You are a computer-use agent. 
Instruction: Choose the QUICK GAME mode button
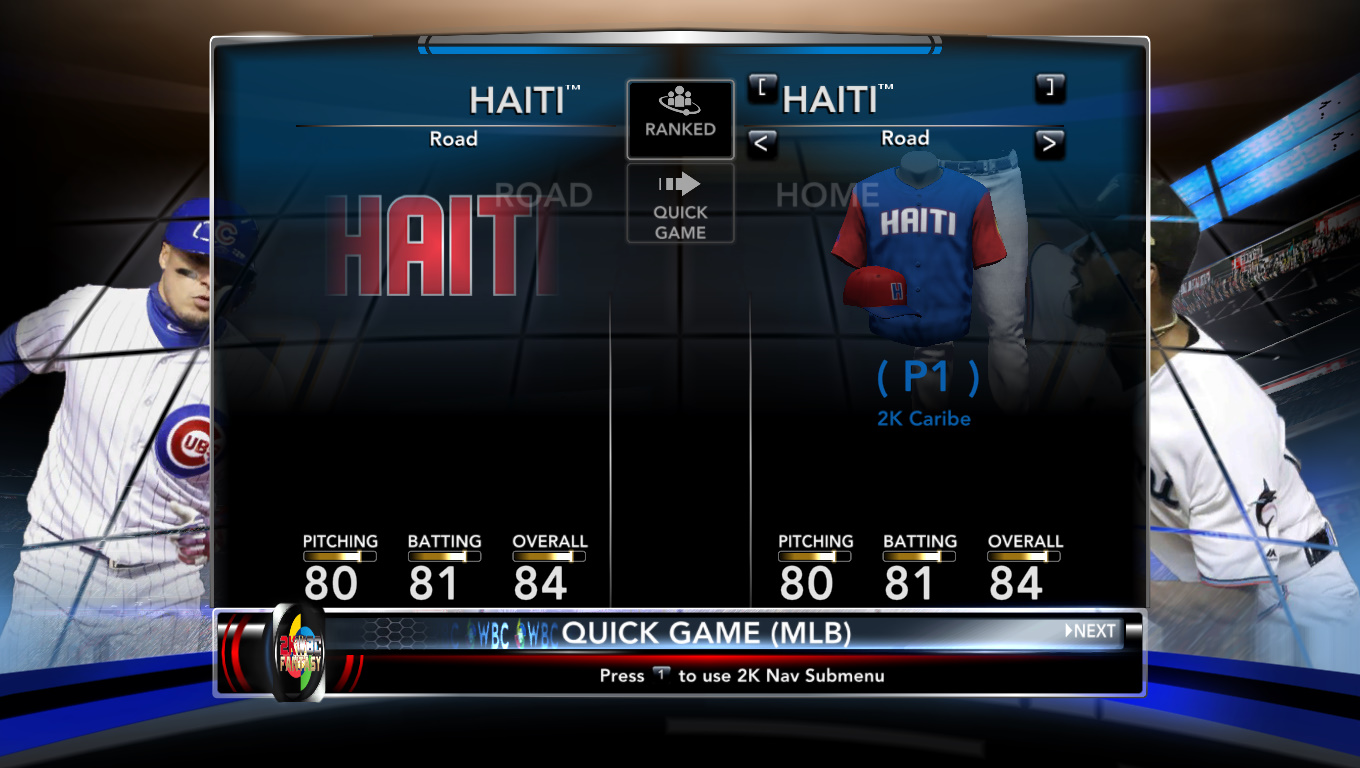point(680,204)
